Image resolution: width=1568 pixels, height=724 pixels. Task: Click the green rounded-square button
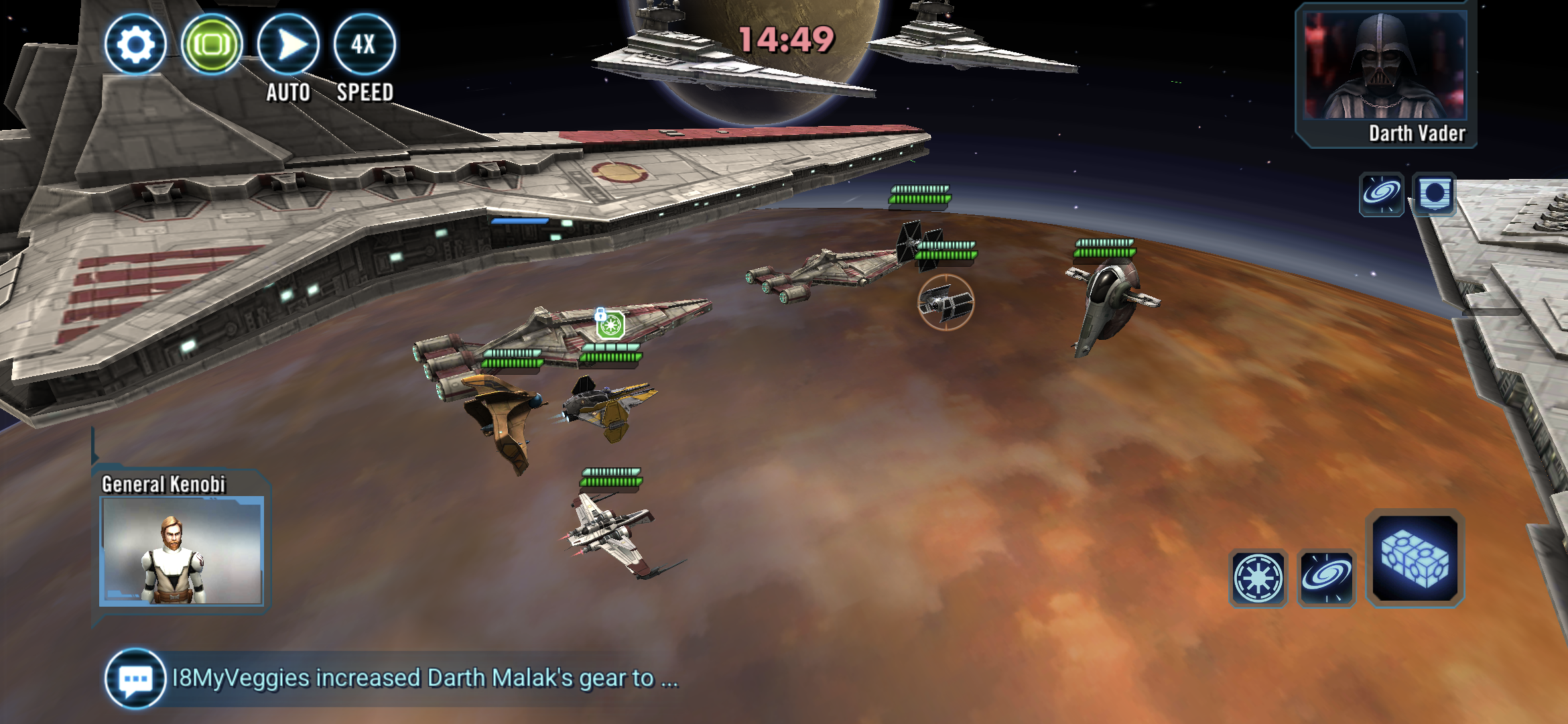pyautogui.click(x=212, y=45)
